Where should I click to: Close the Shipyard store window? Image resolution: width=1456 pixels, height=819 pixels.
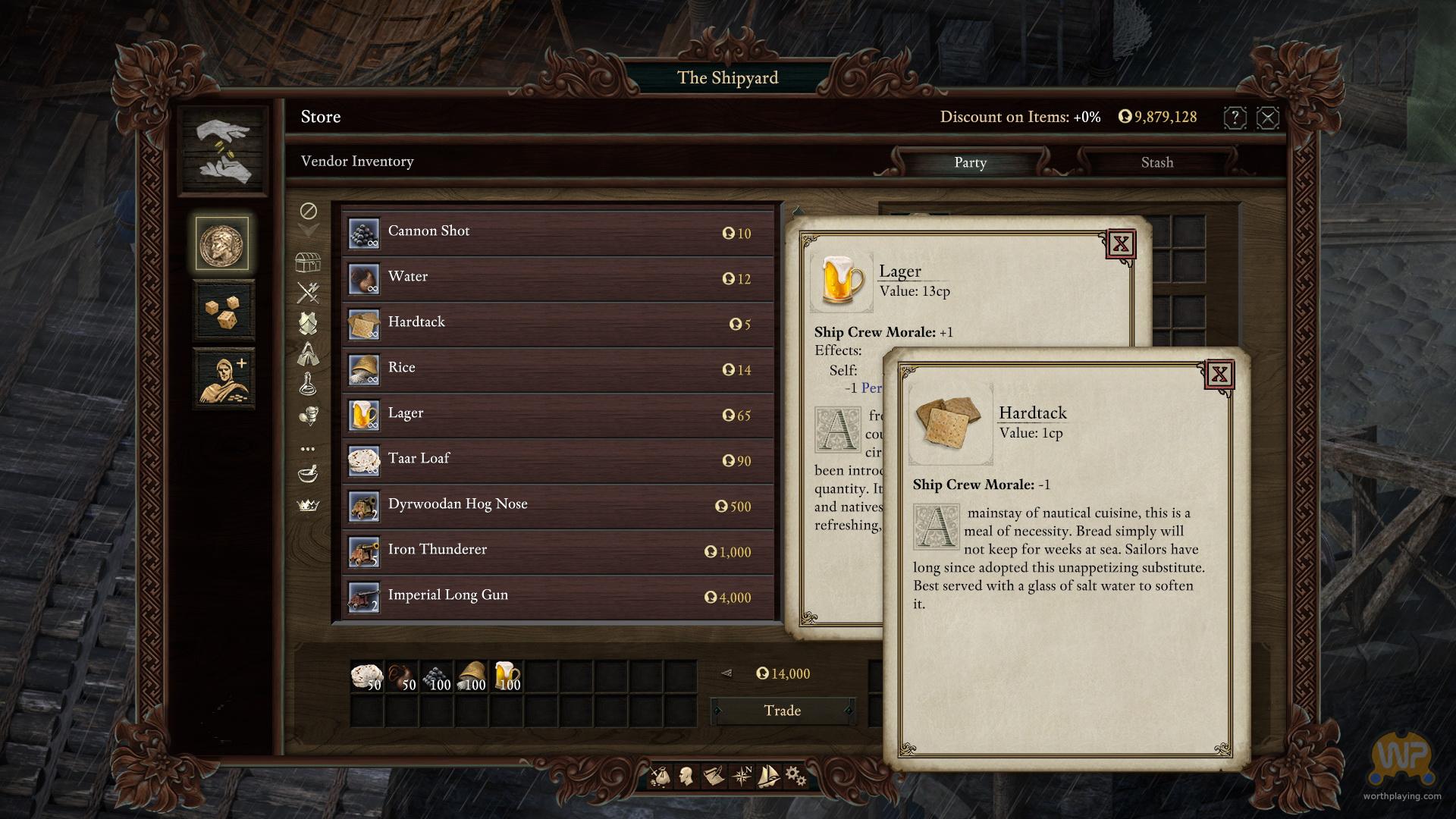coord(1268,118)
